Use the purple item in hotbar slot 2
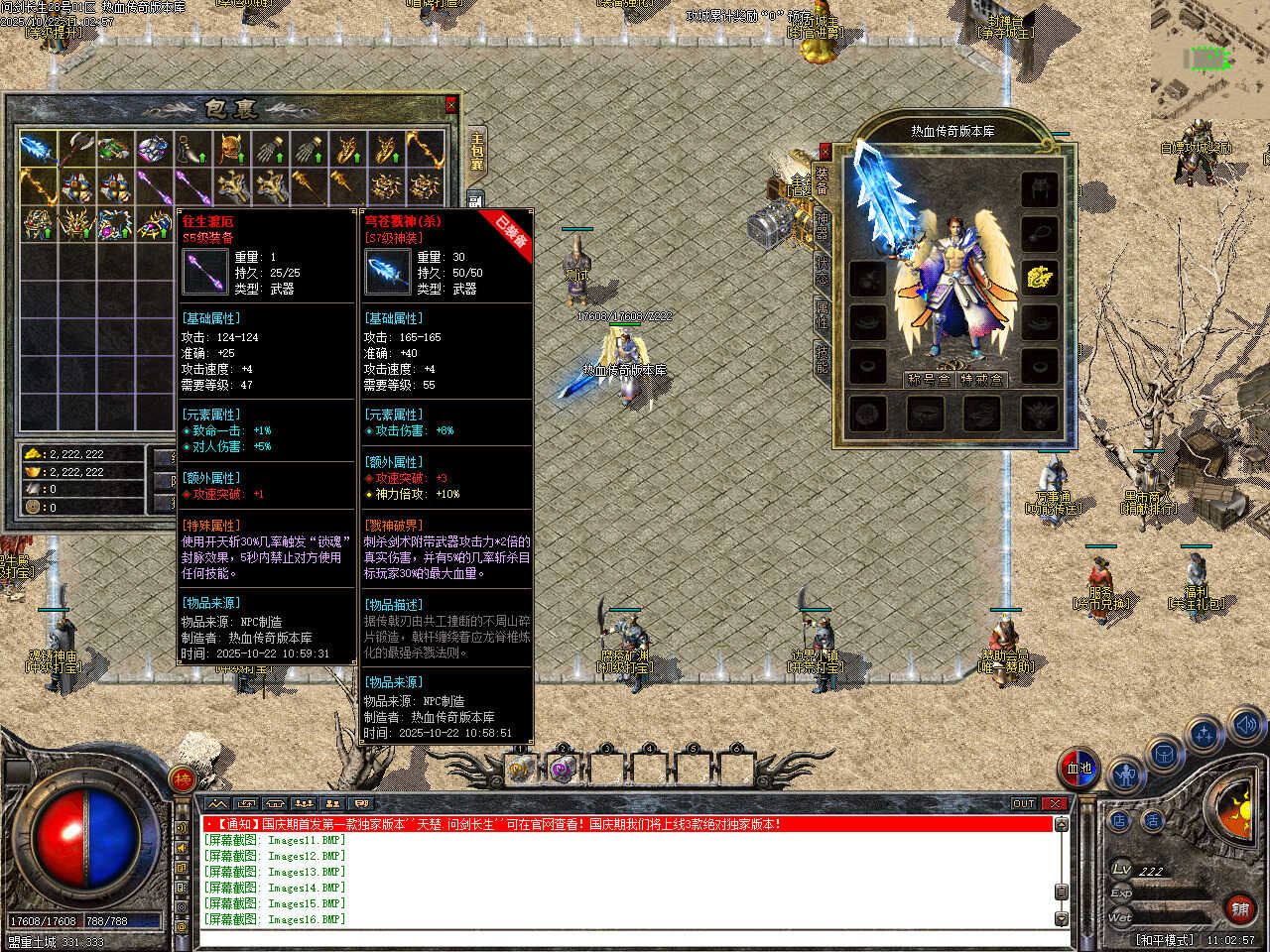The height and width of the screenshot is (952, 1270). 563,768
